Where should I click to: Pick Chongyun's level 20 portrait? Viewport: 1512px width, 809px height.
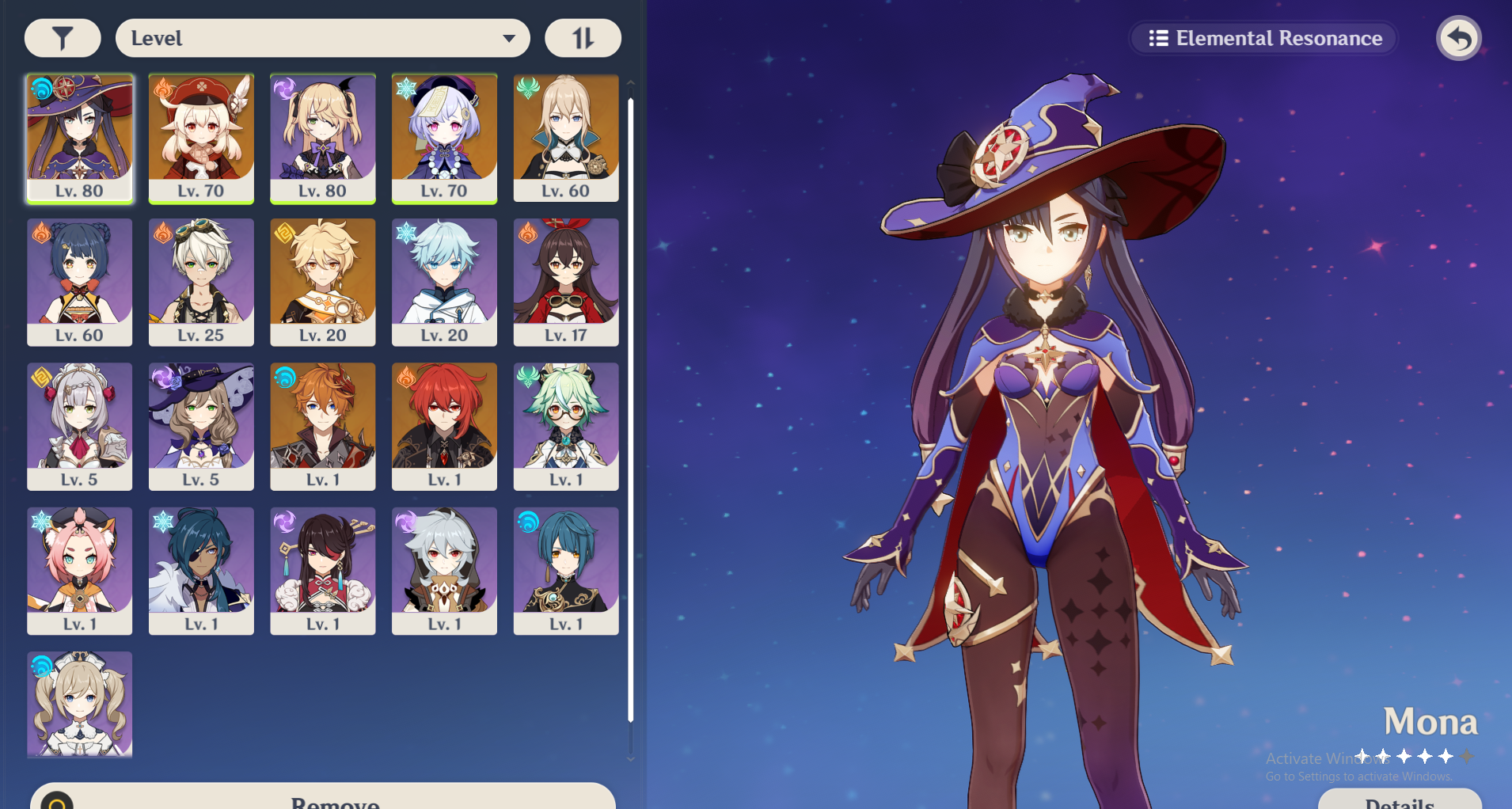(444, 282)
